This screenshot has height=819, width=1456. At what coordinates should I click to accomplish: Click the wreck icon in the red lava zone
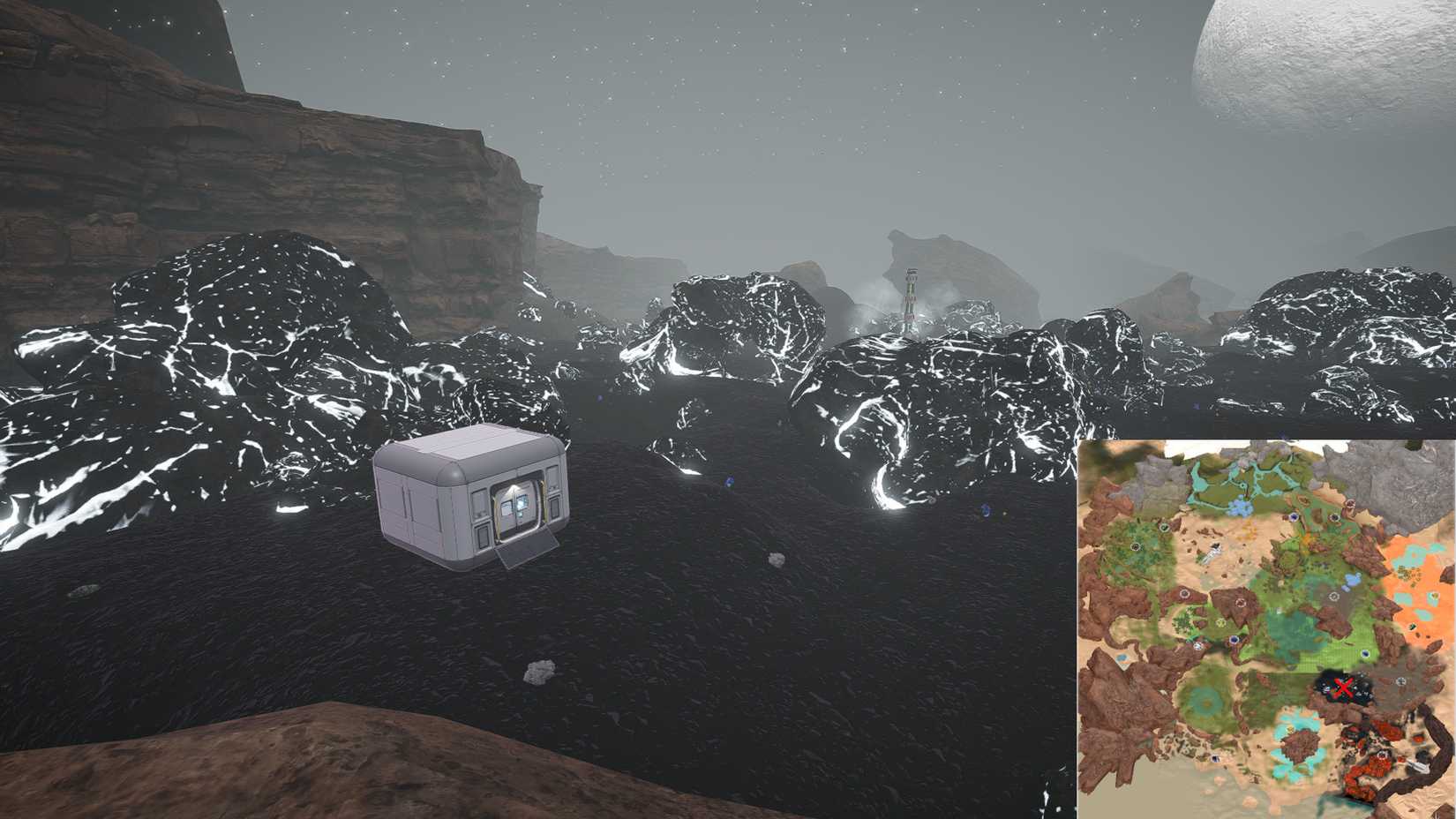tap(1381, 755)
